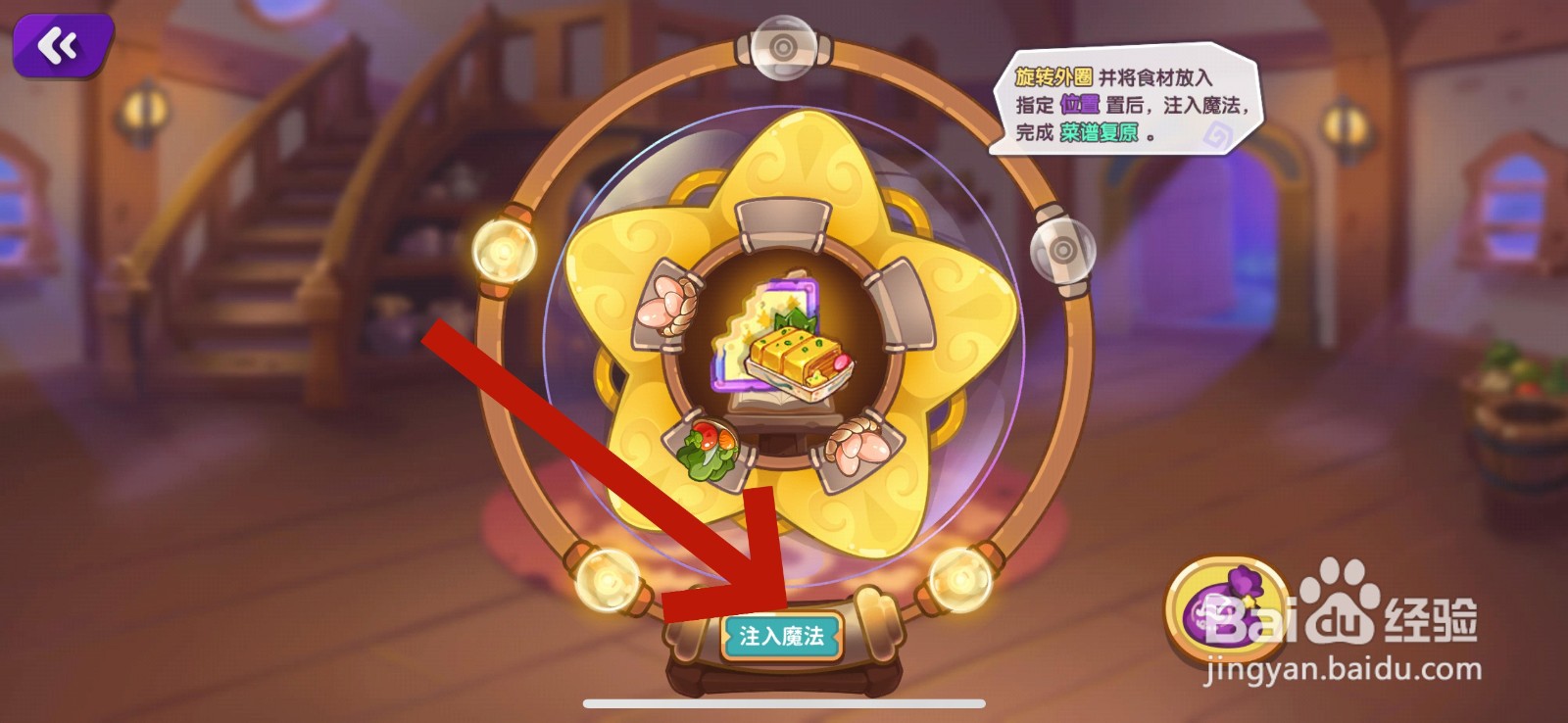Click the Baidu 经验 logo
The width and height of the screenshot is (1568, 723).
(x=1372, y=612)
